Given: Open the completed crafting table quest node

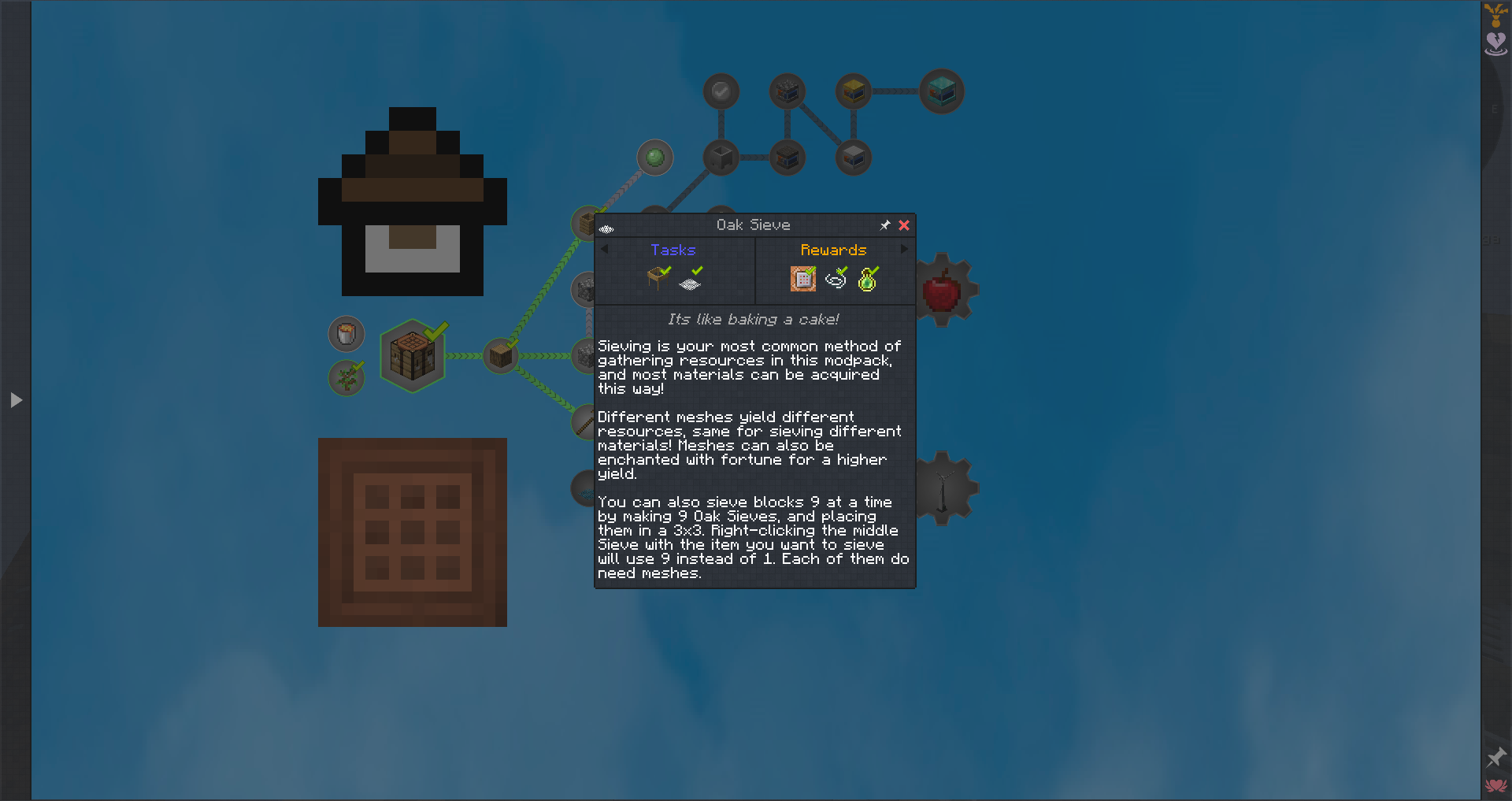Looking at the screenshot, I should (x=412, y=355).
